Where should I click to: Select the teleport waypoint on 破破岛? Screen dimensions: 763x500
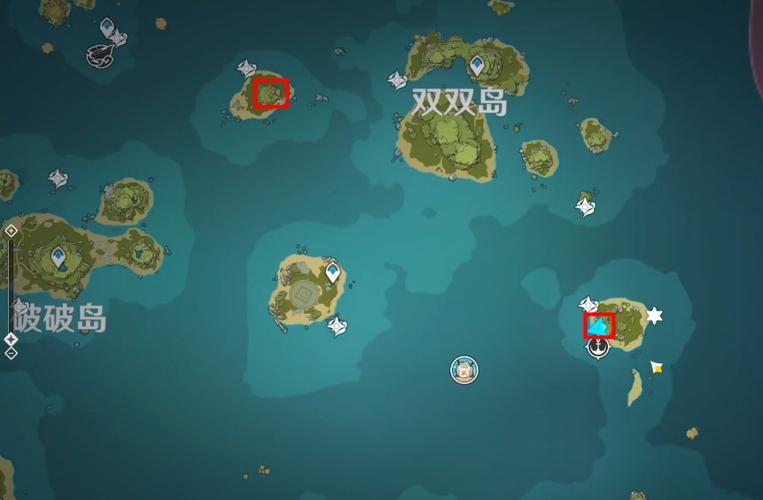pyautogui.click(x=60, y=259)
